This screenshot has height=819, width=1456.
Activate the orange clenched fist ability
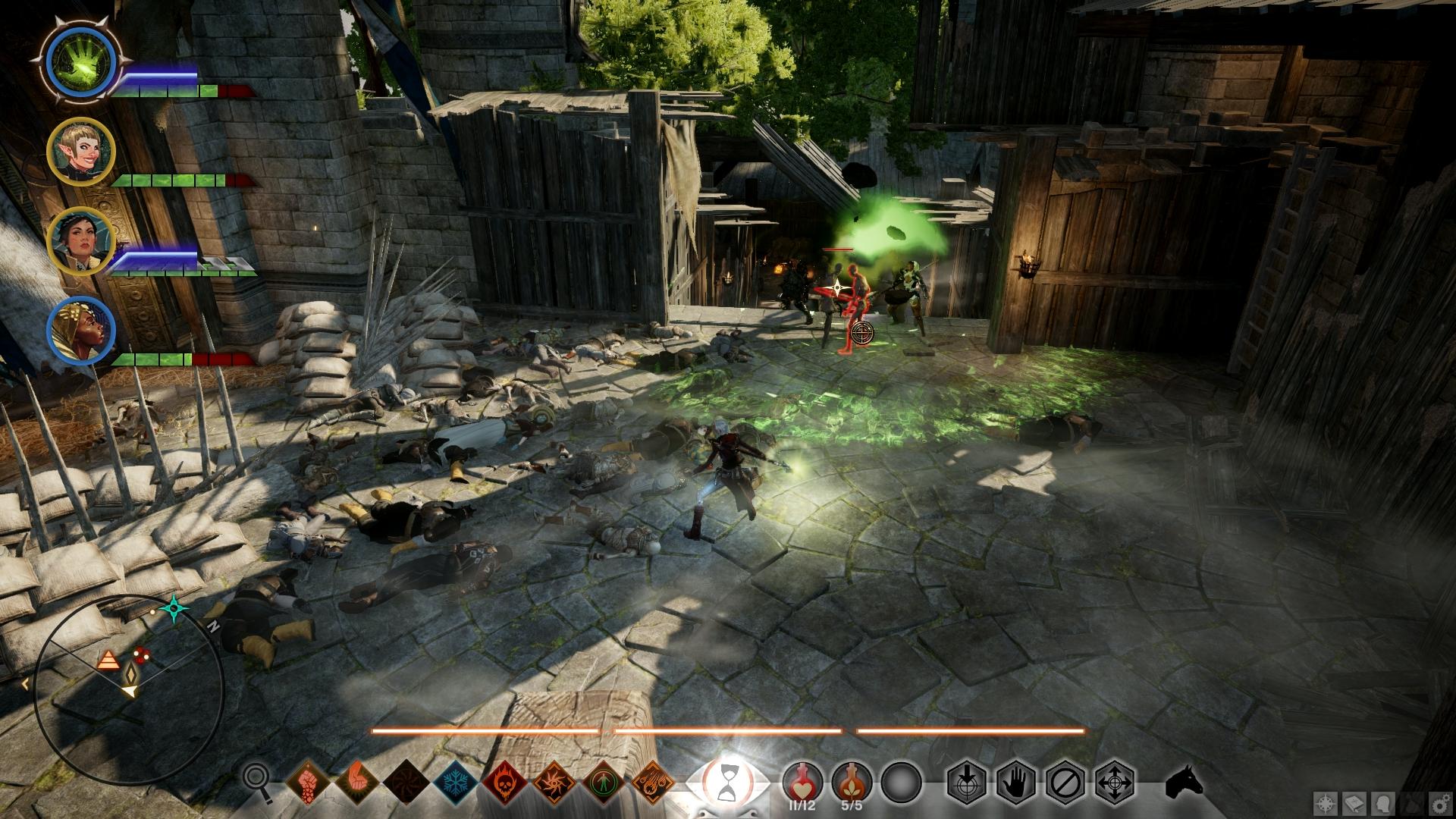(357, 782)
